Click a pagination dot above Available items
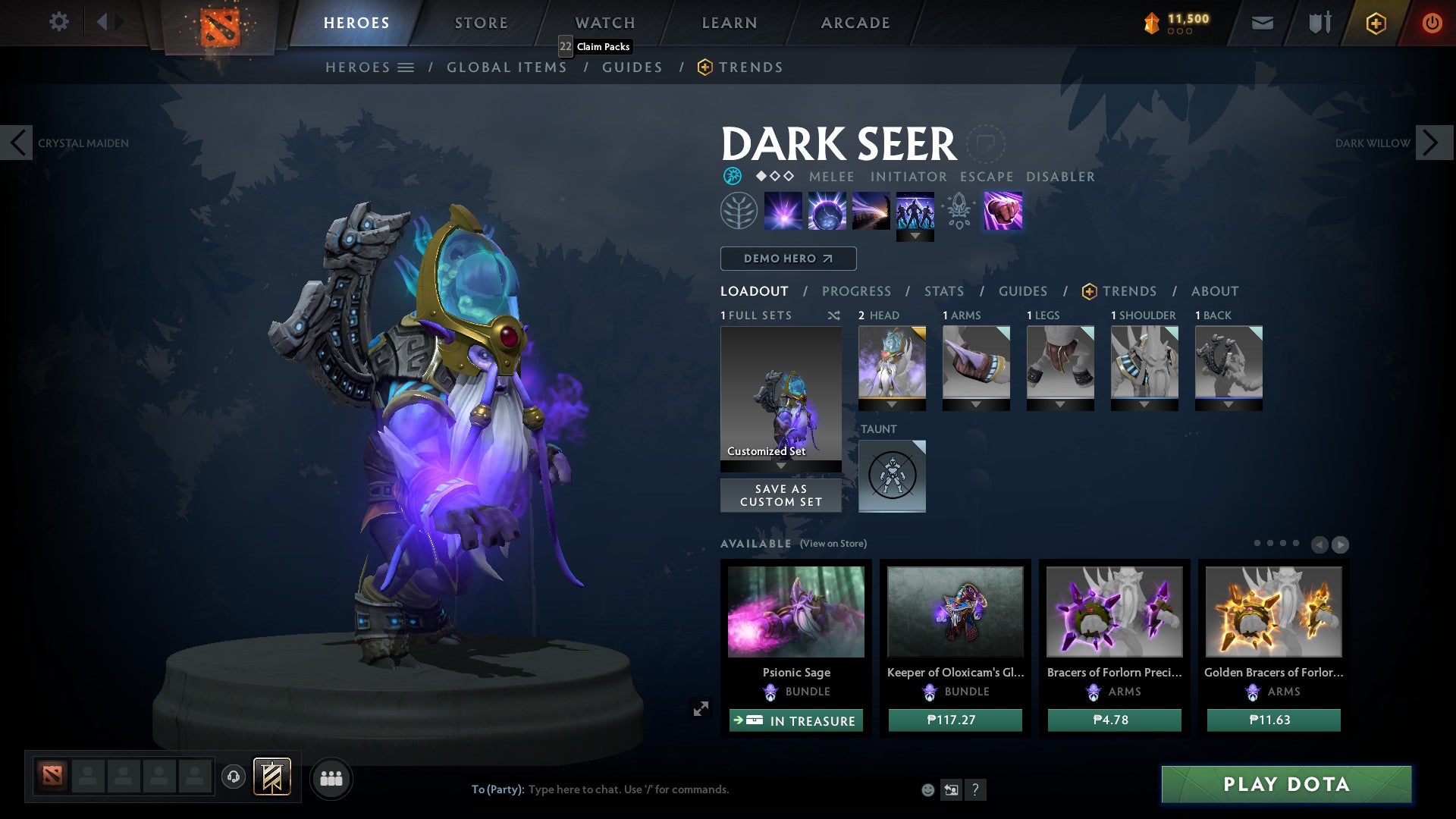 pos(1259,541)
